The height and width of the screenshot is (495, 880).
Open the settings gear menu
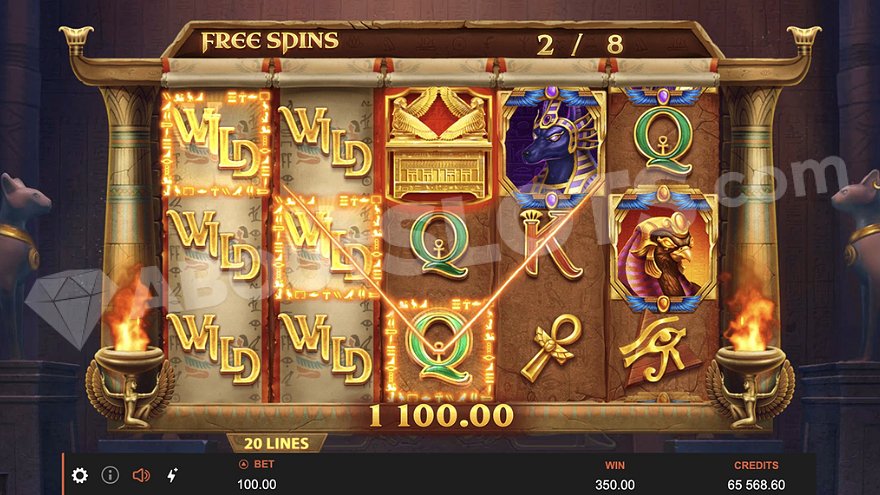80,475
